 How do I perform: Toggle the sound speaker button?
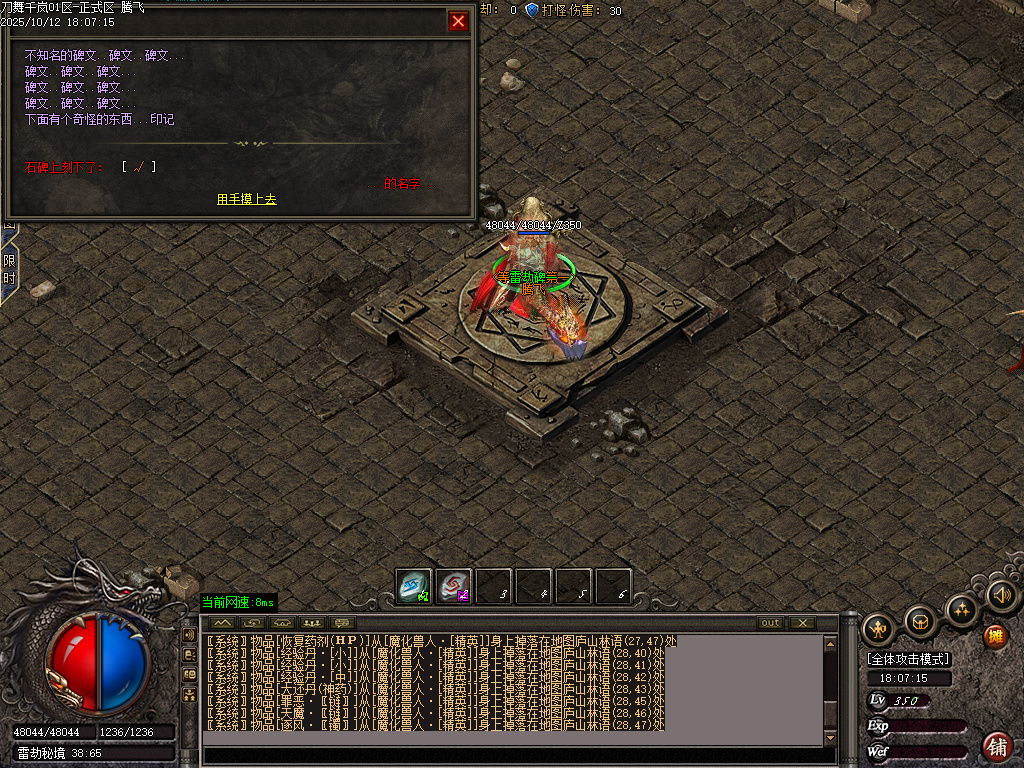point(1002,596)
